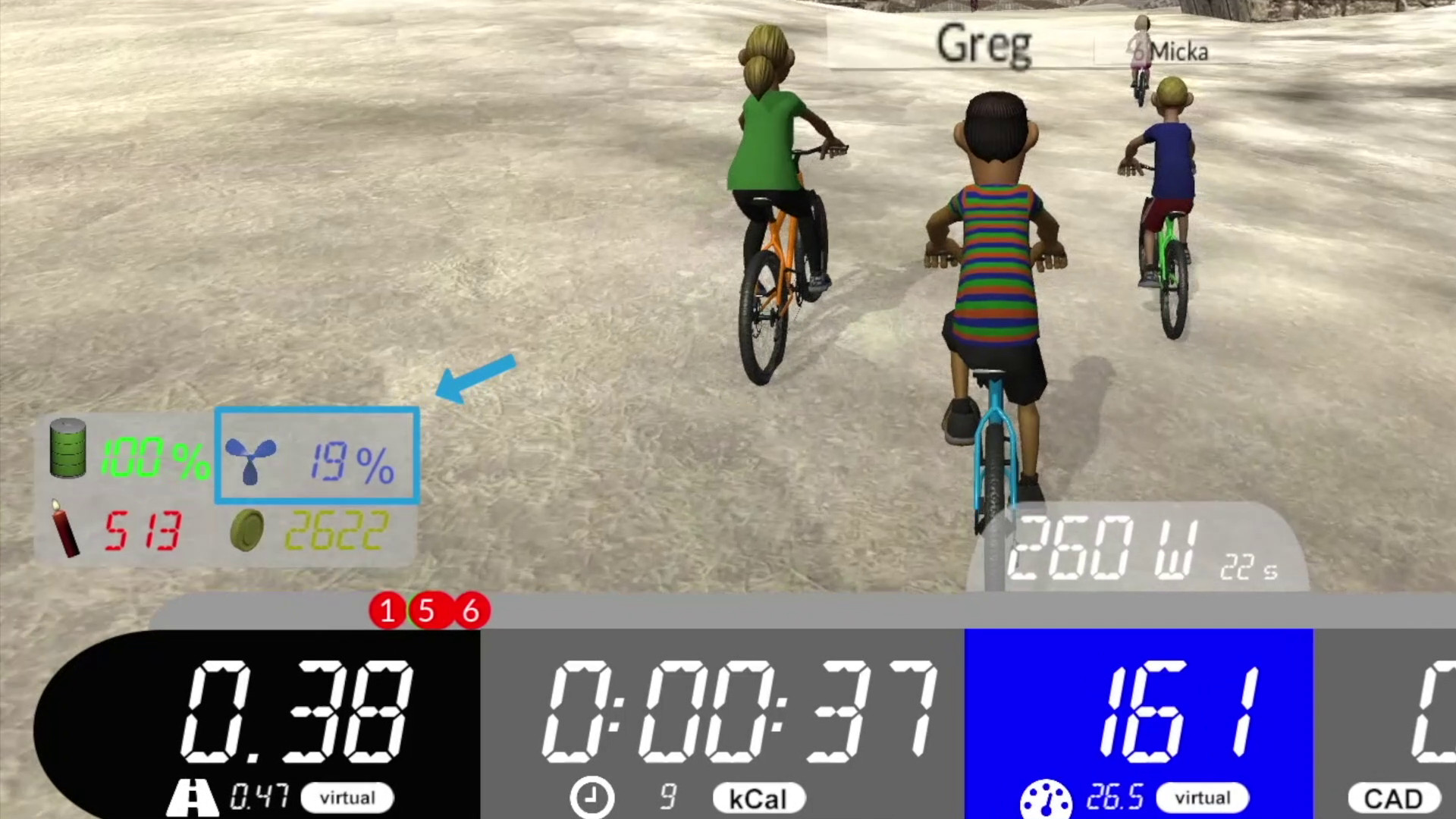Screen dimensions: 1456x819
Task: Select rider marker 6 on the progress bar
Action: click(x=472, y=610)
